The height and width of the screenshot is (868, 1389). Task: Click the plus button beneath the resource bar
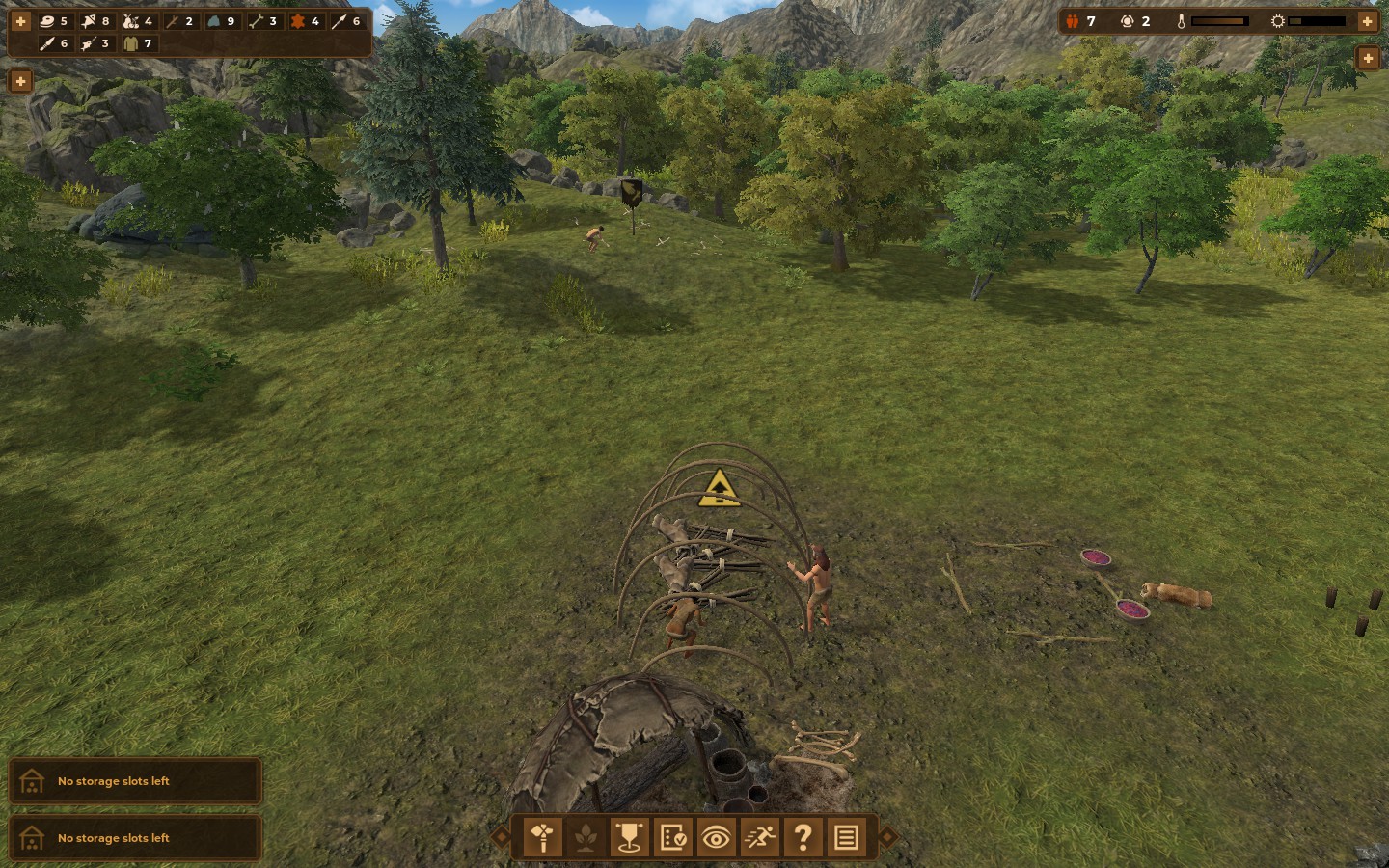pyautogui.click(x=20, y=81)
